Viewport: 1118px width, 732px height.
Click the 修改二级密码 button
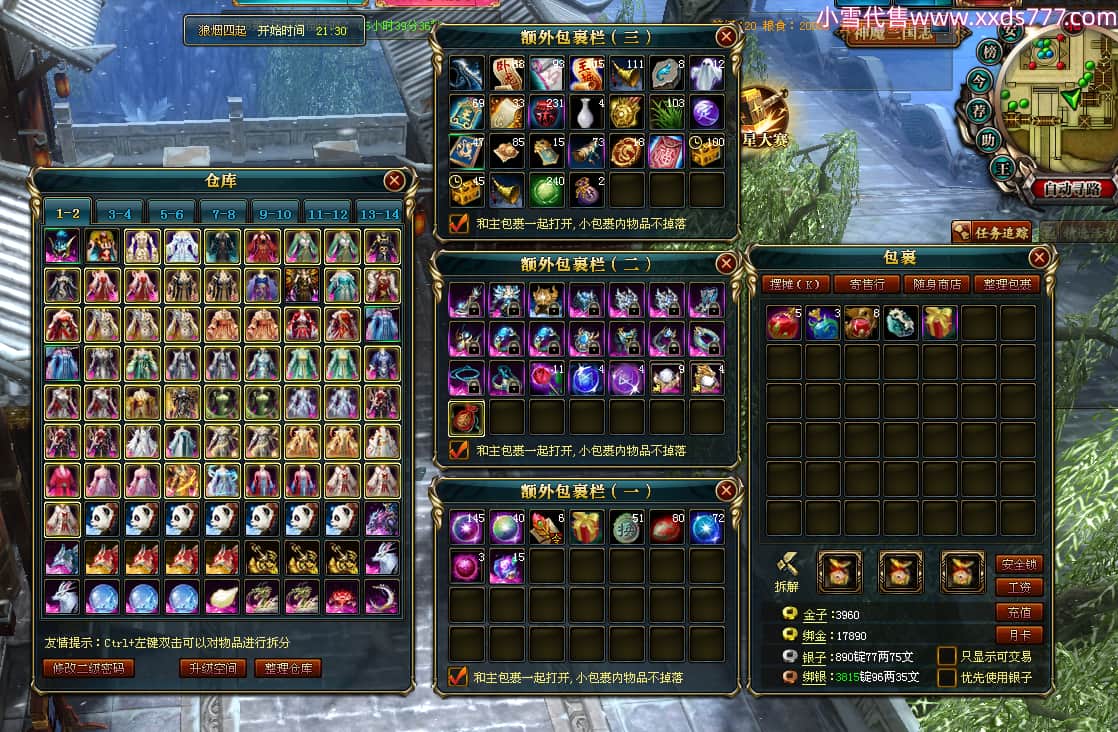pyautogui.click(x=89, y=668)
